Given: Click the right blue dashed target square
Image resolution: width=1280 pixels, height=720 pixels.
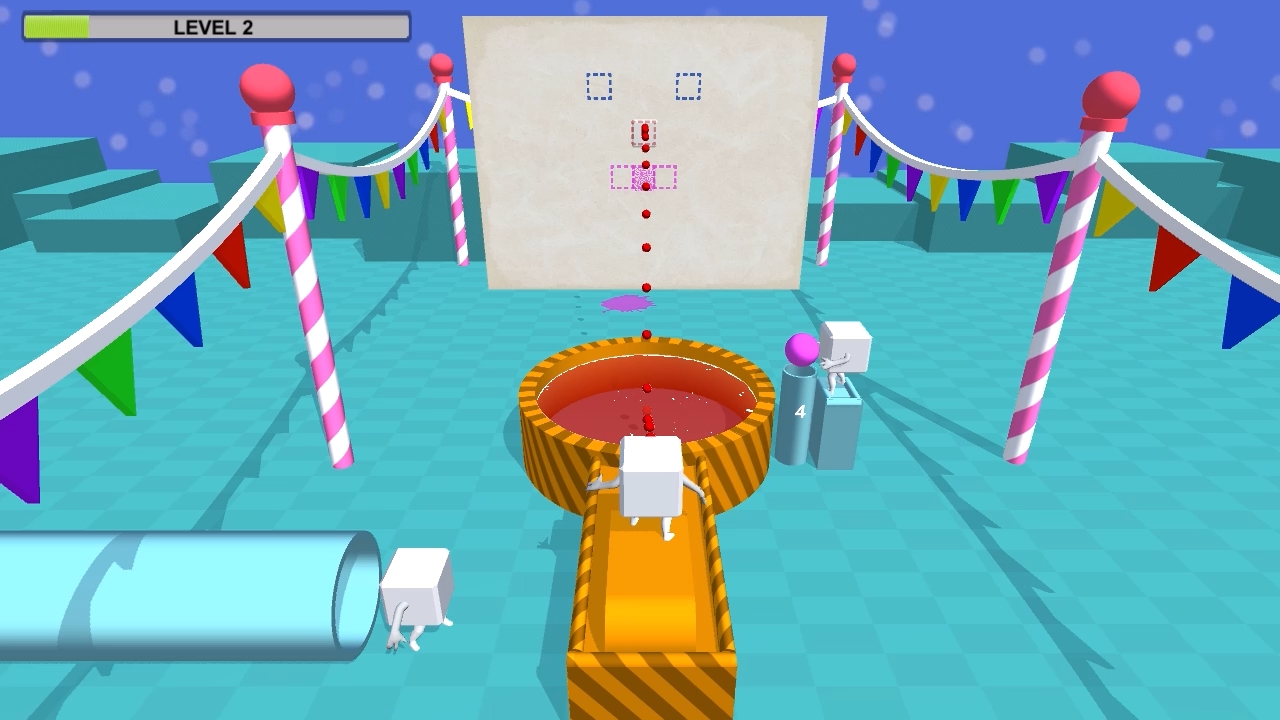Looking at the screenshot, I should point(686,86).
